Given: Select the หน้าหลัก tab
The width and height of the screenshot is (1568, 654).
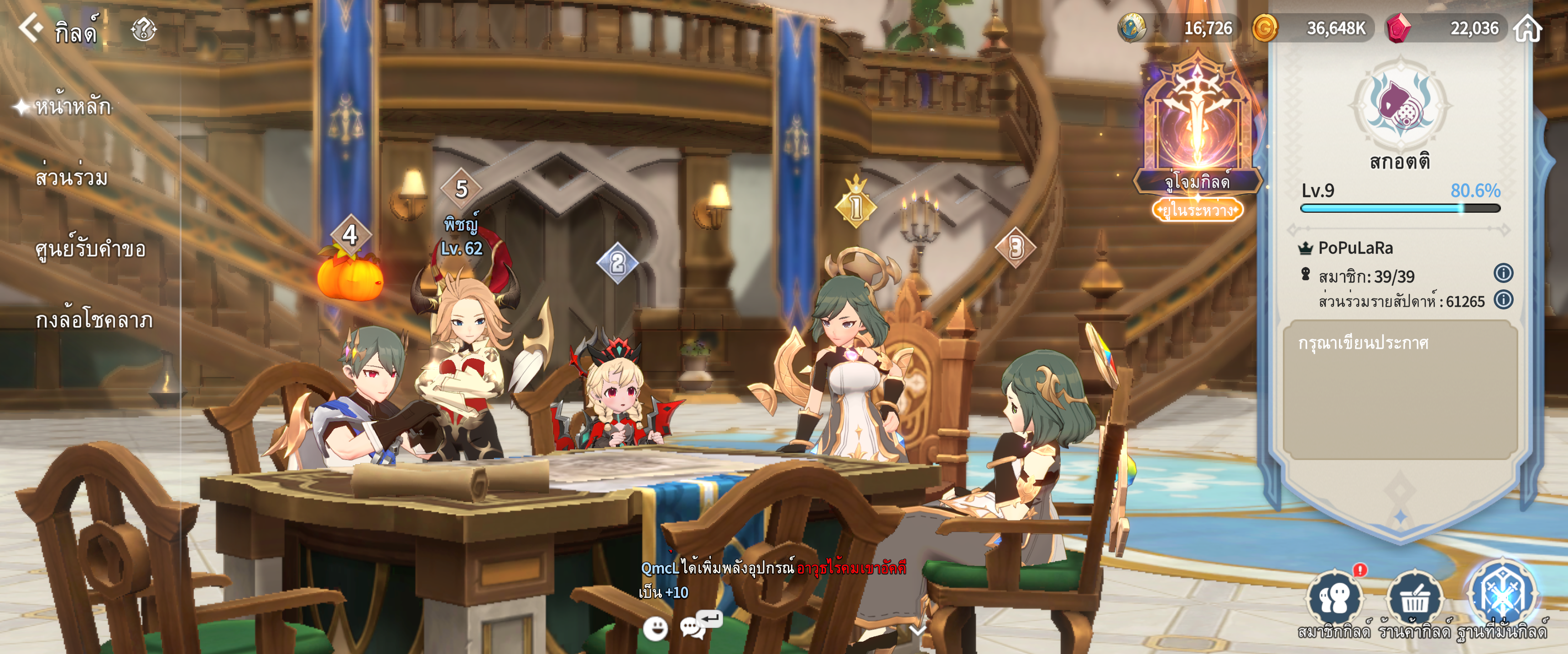Looking at the screenshot, I should click(73, 107).
